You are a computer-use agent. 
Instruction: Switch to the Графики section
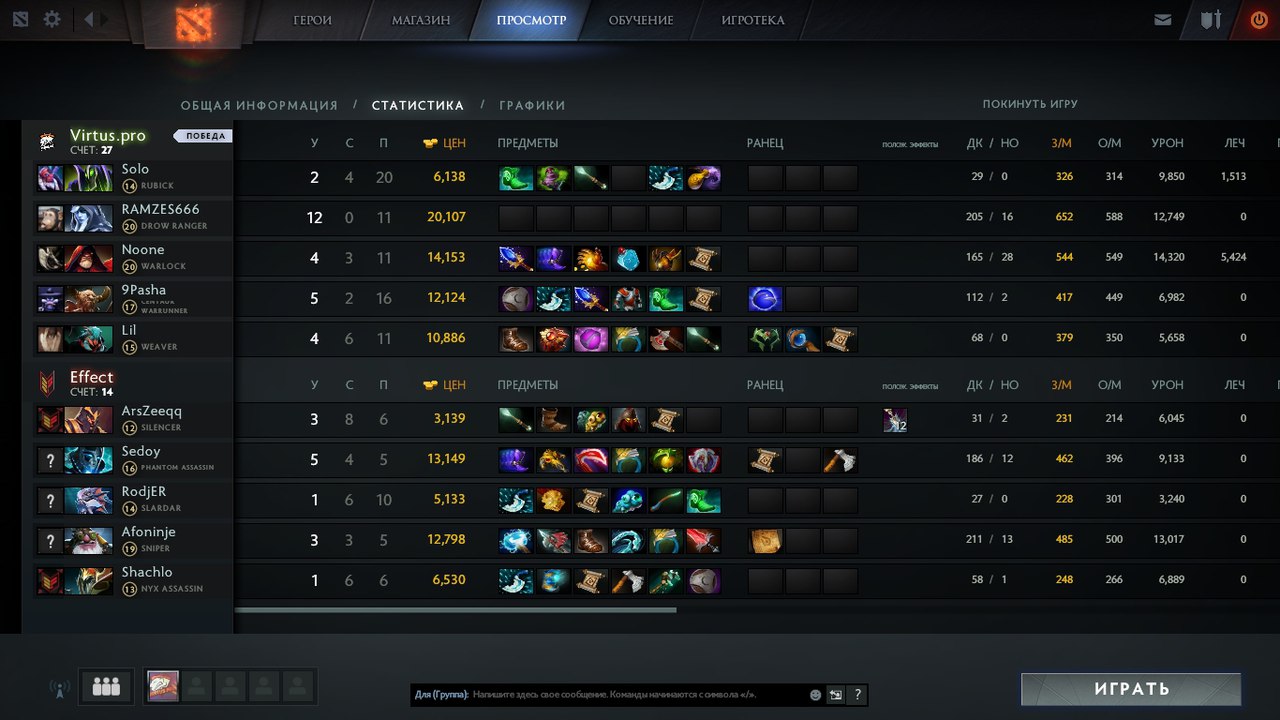(x=532, y=105)
